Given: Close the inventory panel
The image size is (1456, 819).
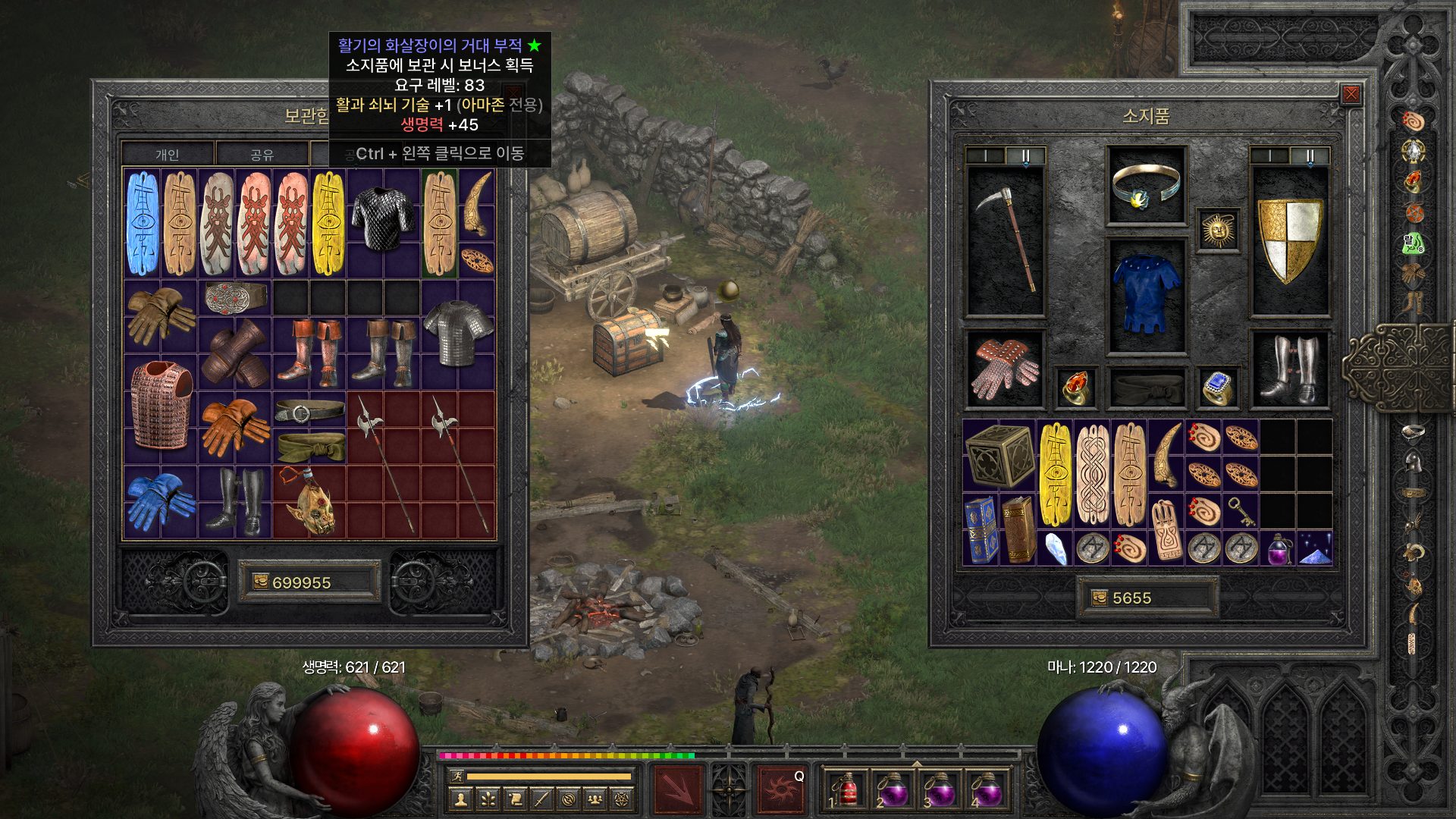Looking at the screenshot, I should pos(1351,94).
